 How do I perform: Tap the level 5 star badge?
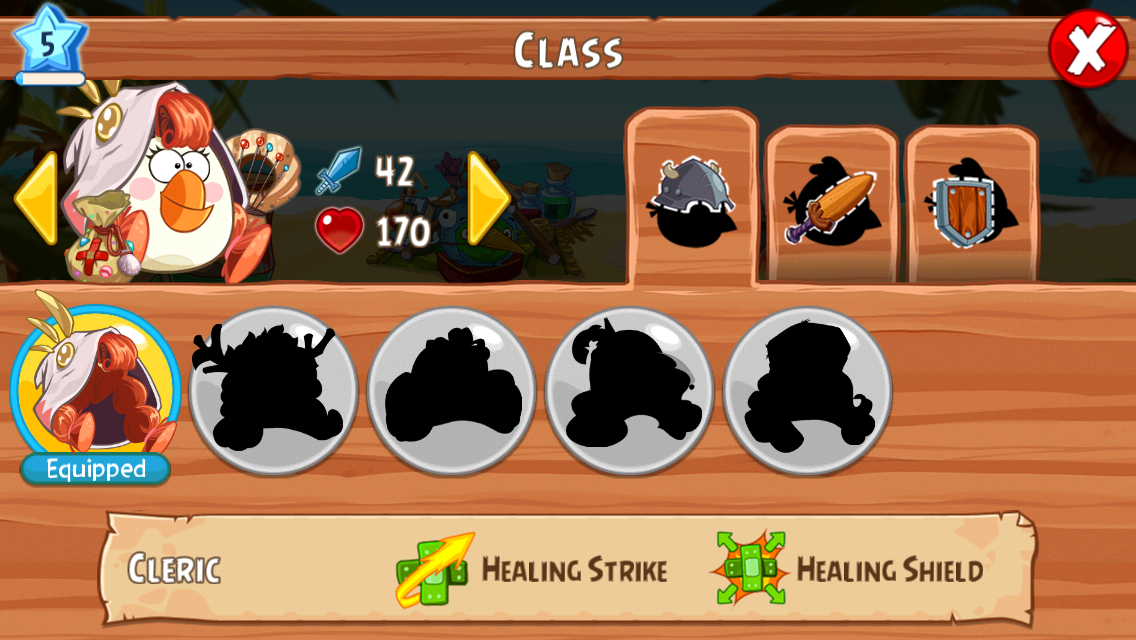(x=49, y=44)
